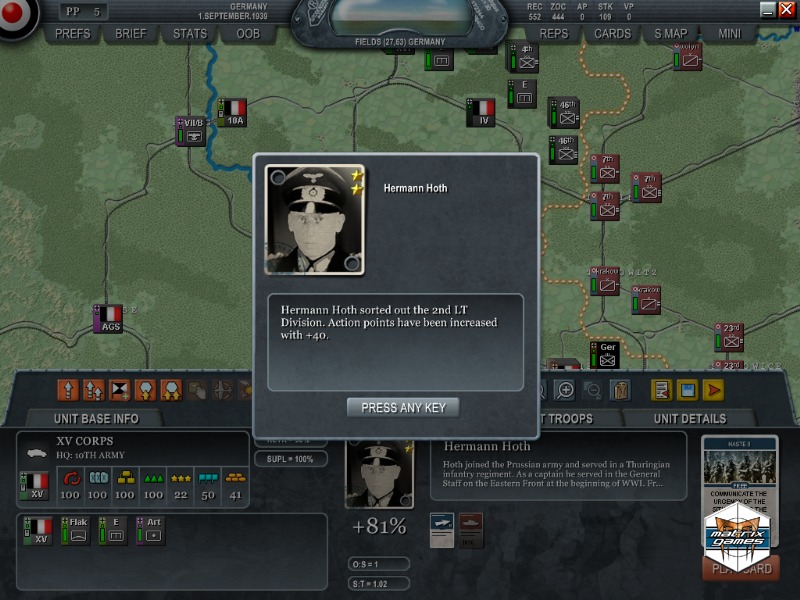Click Hermann Hoth's portrait in the dialog
Screen dimensions: 800x600
314,219
